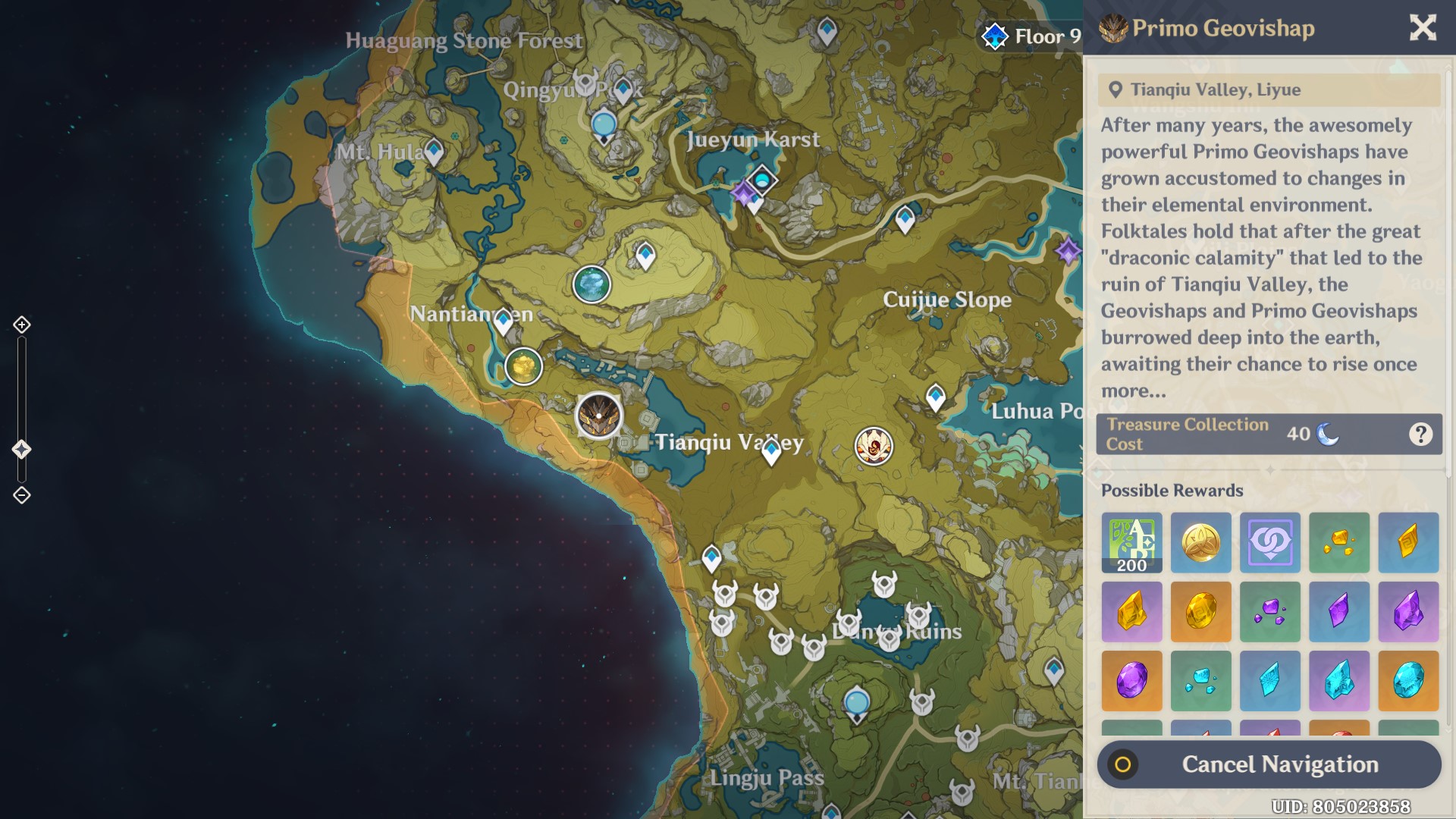Click the Mora coin reward icon
Screen dimensions: 1456x819
click(x=1200, y=543)
